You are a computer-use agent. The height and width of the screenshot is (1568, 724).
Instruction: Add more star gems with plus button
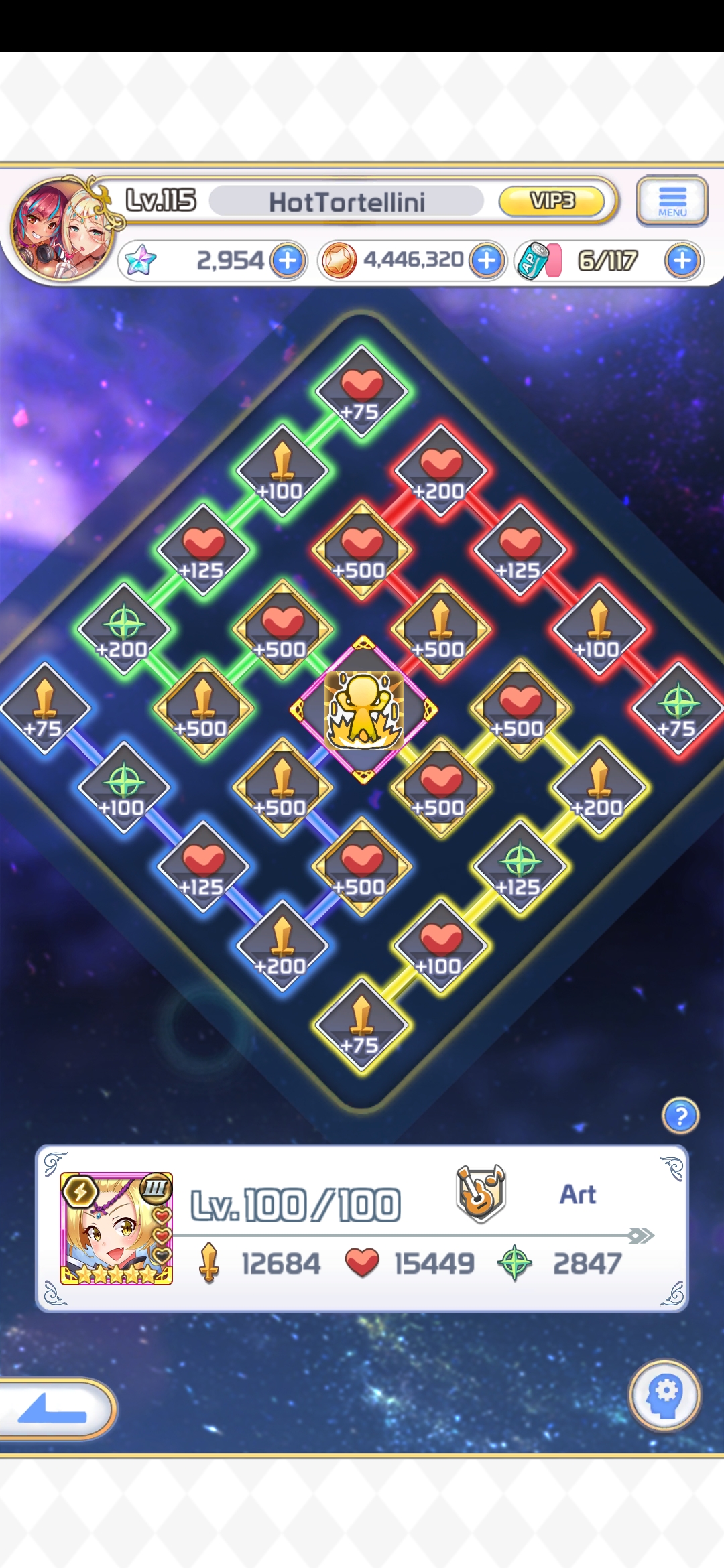tap(288, 261)
